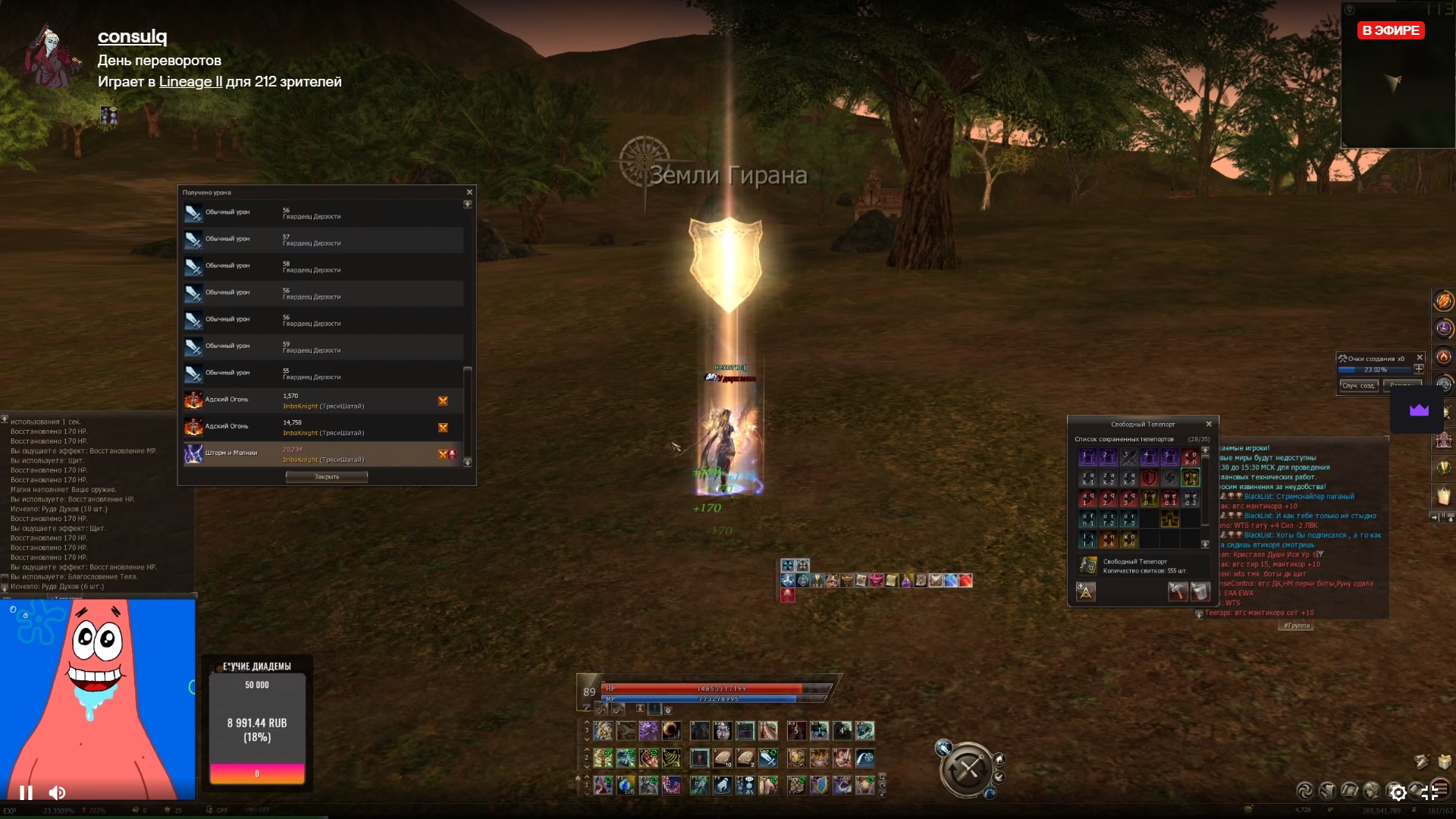Close the Свободный Телепорт window
Screen dimensions: 1456x819
(x=1209, y=424)
